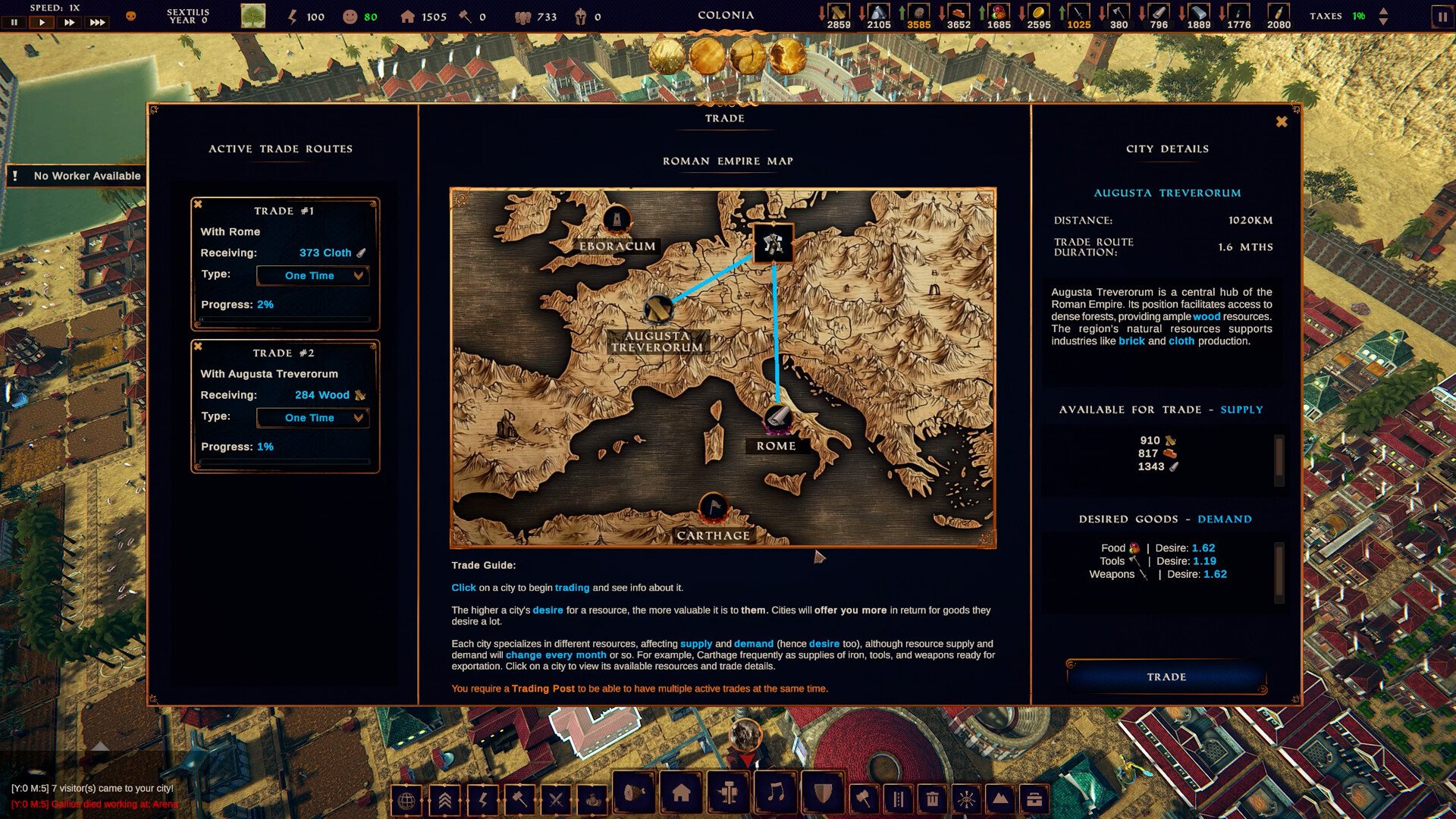
Task: Cancel Trade #1 with Rome
Action: [x=198, y=204]
